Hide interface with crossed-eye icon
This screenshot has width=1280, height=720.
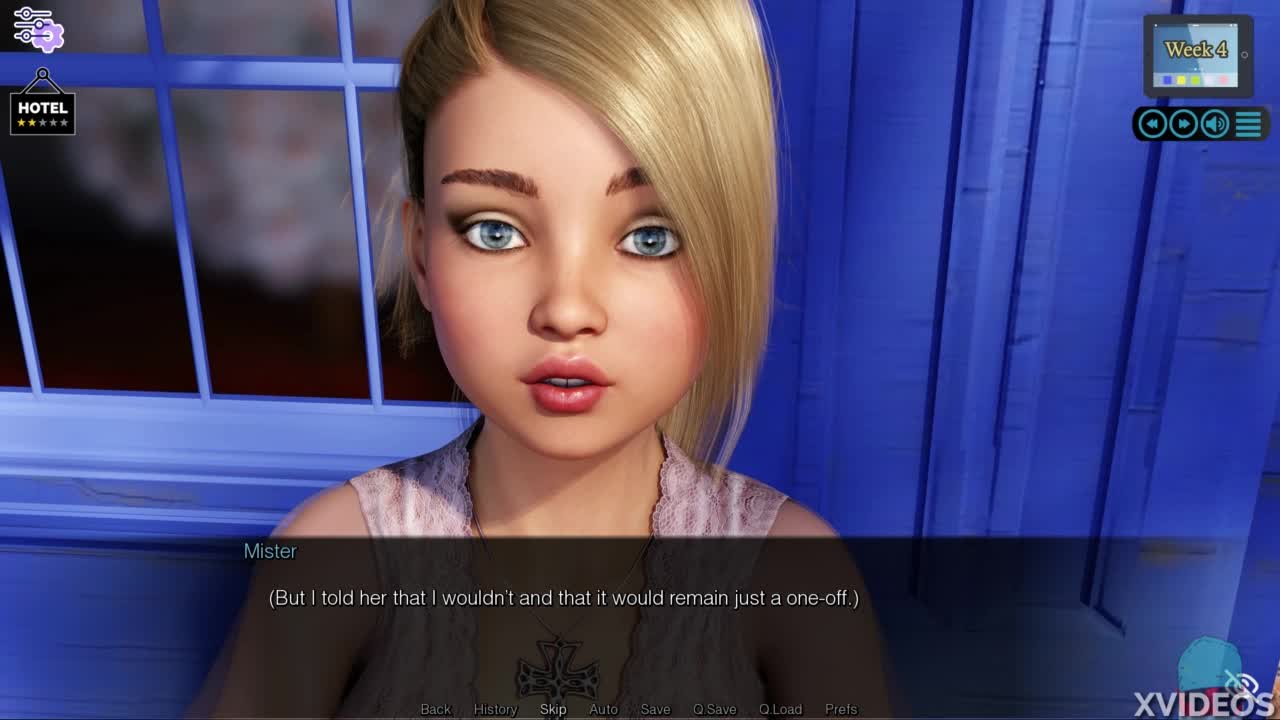pyautogui.click(x=1241, y=683)
